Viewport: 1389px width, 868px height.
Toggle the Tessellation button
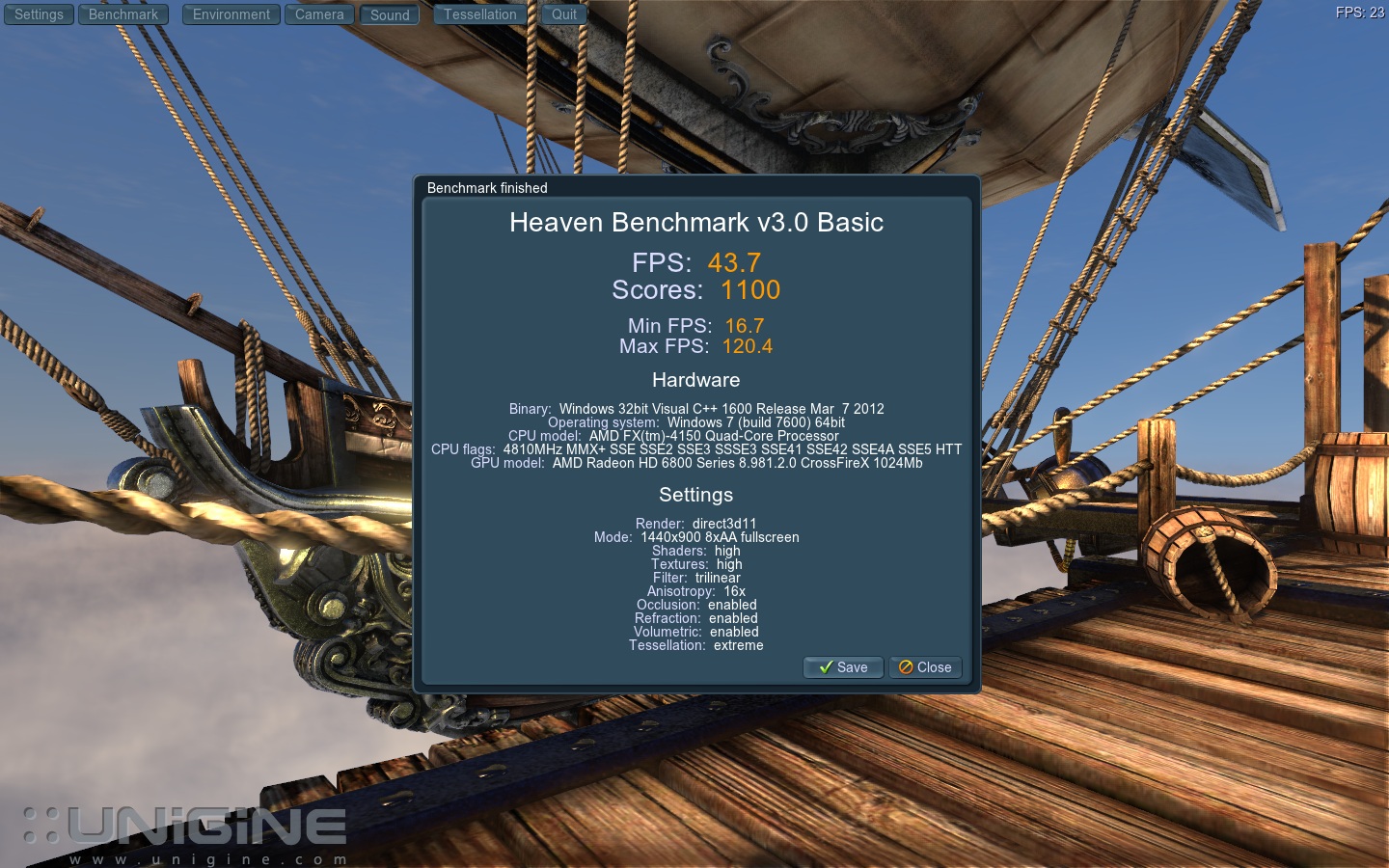coord(480,14)
